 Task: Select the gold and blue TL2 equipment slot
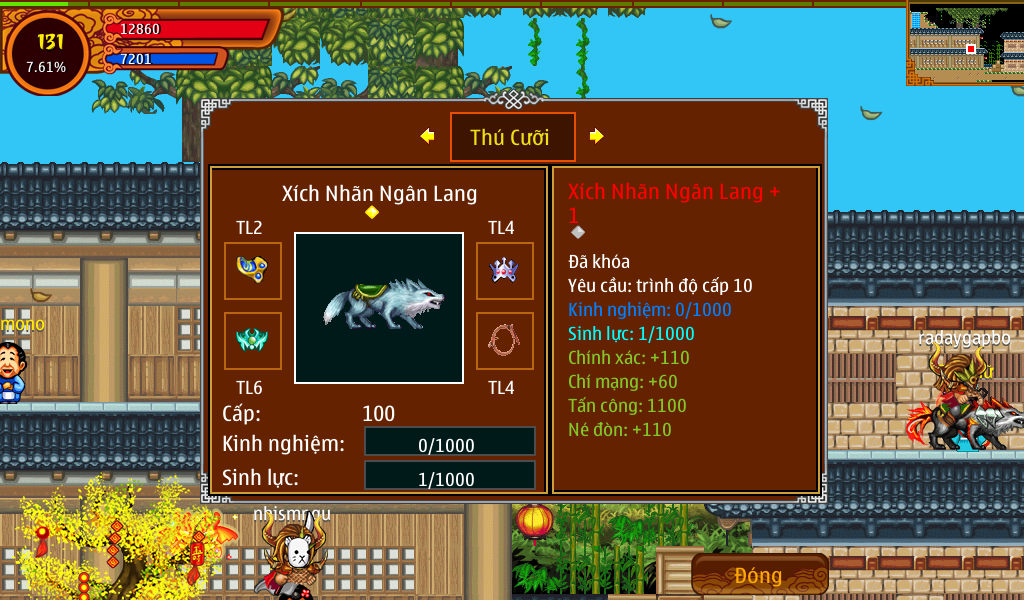pyautogui.click(x=252, y=270)
